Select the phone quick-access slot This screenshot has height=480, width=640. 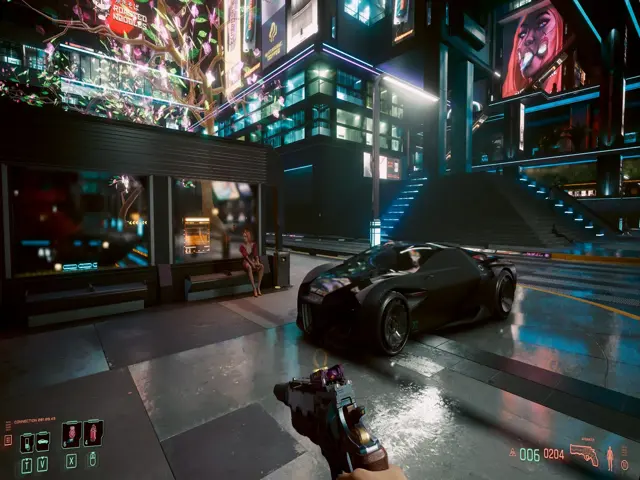click(27, 442)
